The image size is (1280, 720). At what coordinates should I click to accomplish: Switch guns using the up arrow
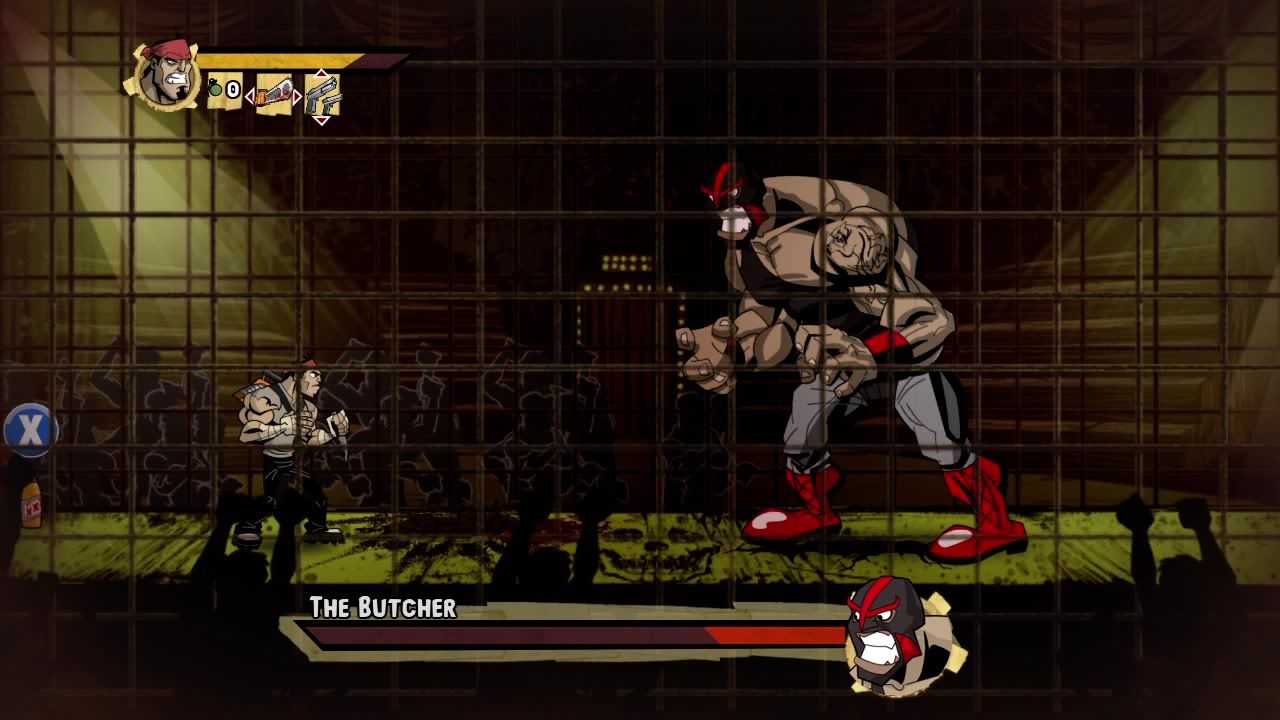(321, 73)
